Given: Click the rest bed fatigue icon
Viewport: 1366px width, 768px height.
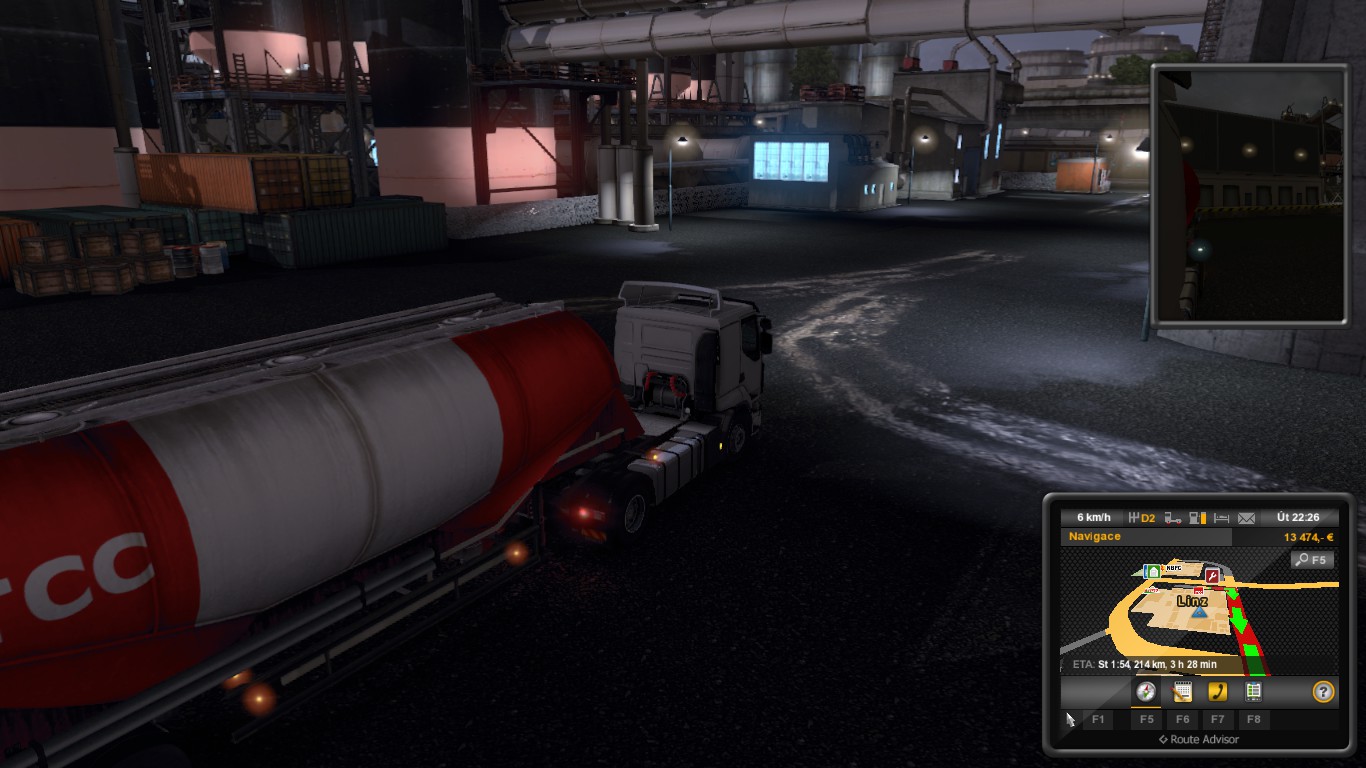Looking at the screenshot, I should 1221,517.
